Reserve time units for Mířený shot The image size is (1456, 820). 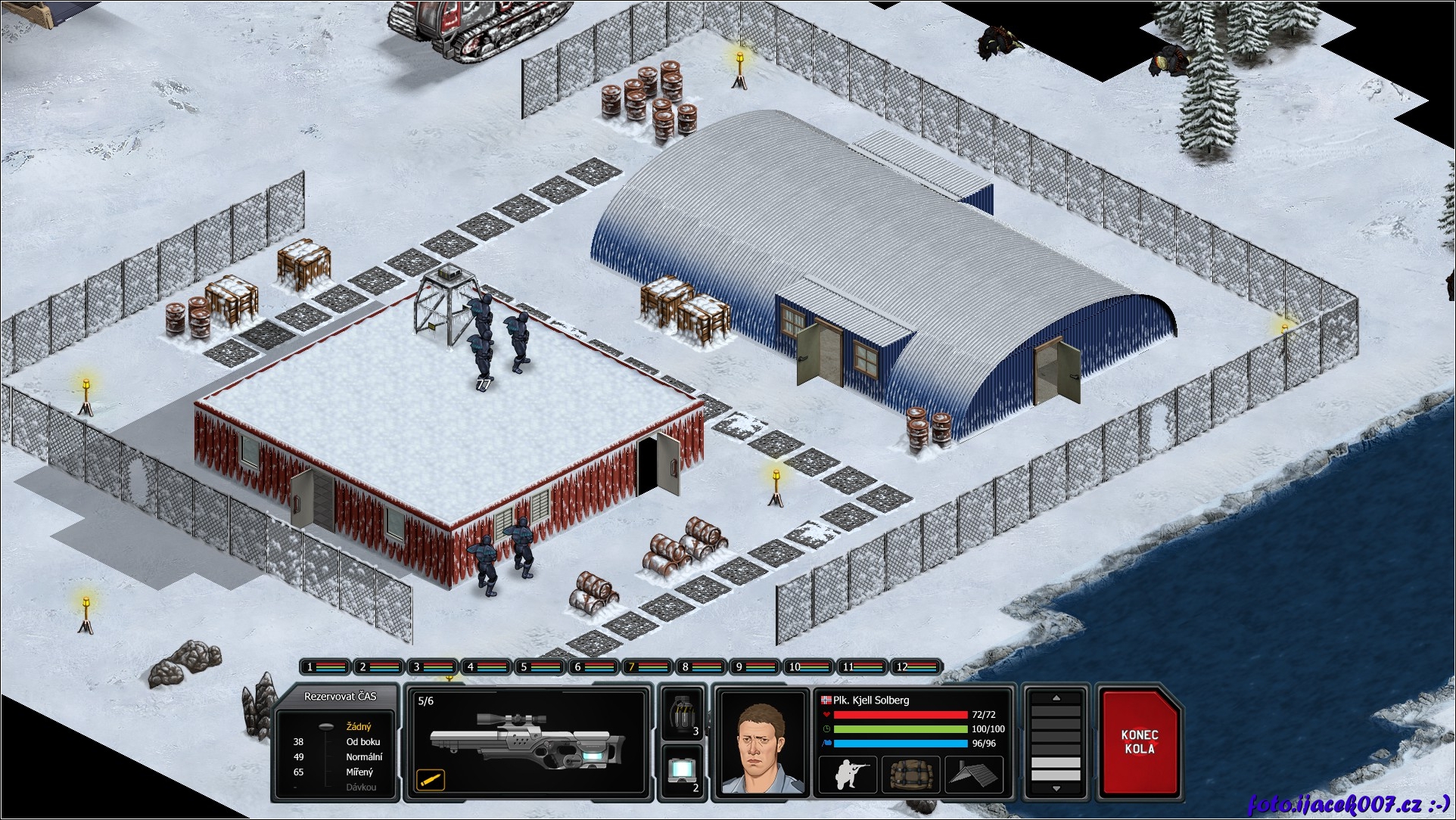(x=359, y=772)
